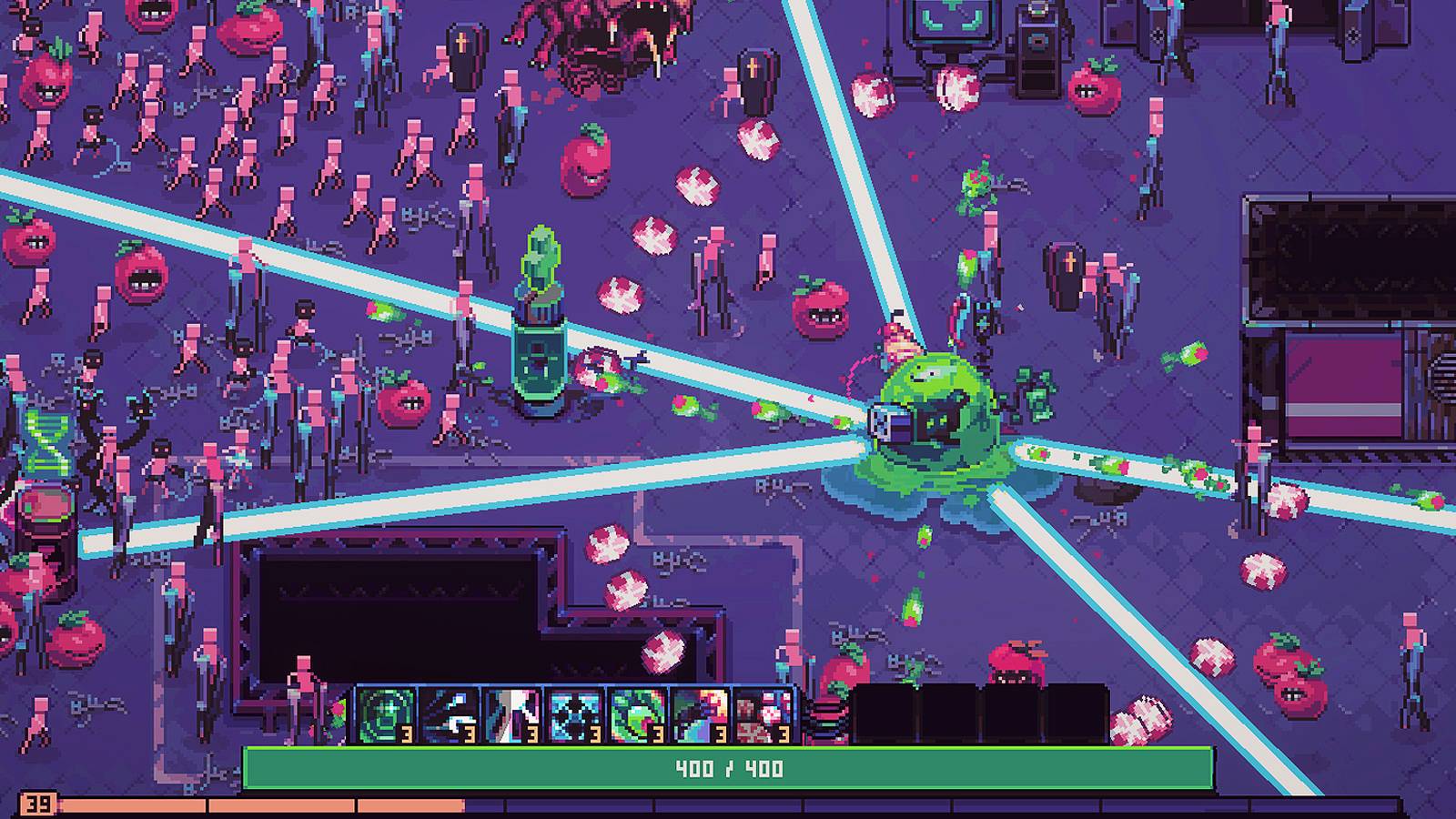The image size is (1456, 819).
Task: Click the level 39 badge
Action: click(x=36, y=804)
